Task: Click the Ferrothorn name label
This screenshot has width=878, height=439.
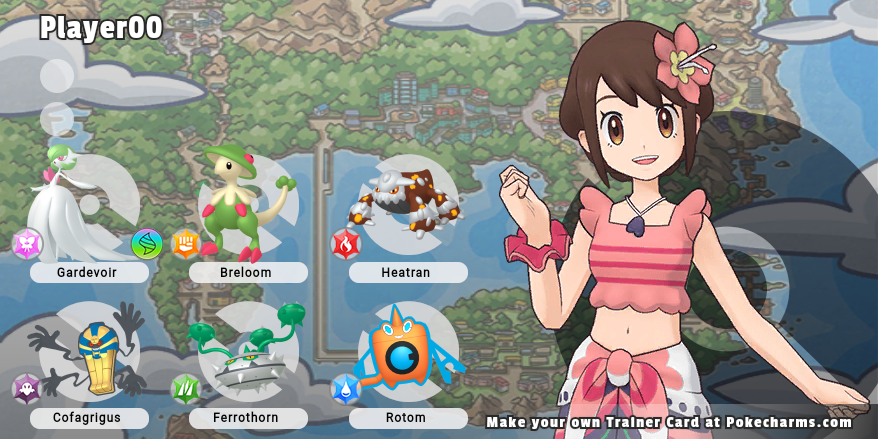Action: (x=248, y=418)
